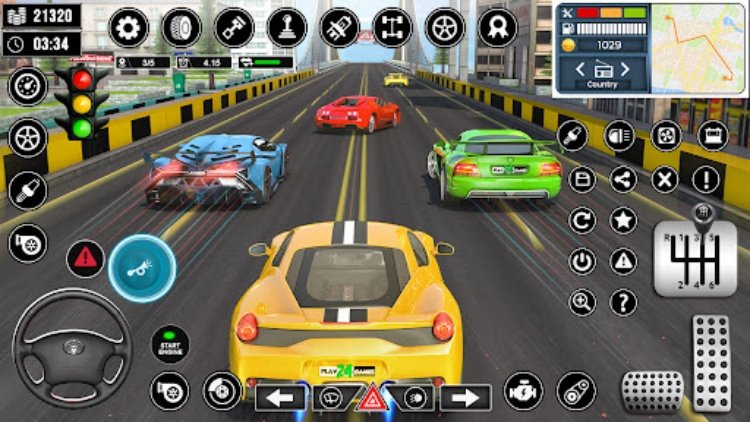Open the gear stick icon in the top row
Screen dimensions: 750x422
pyautogui.click(x=287, y=27)
